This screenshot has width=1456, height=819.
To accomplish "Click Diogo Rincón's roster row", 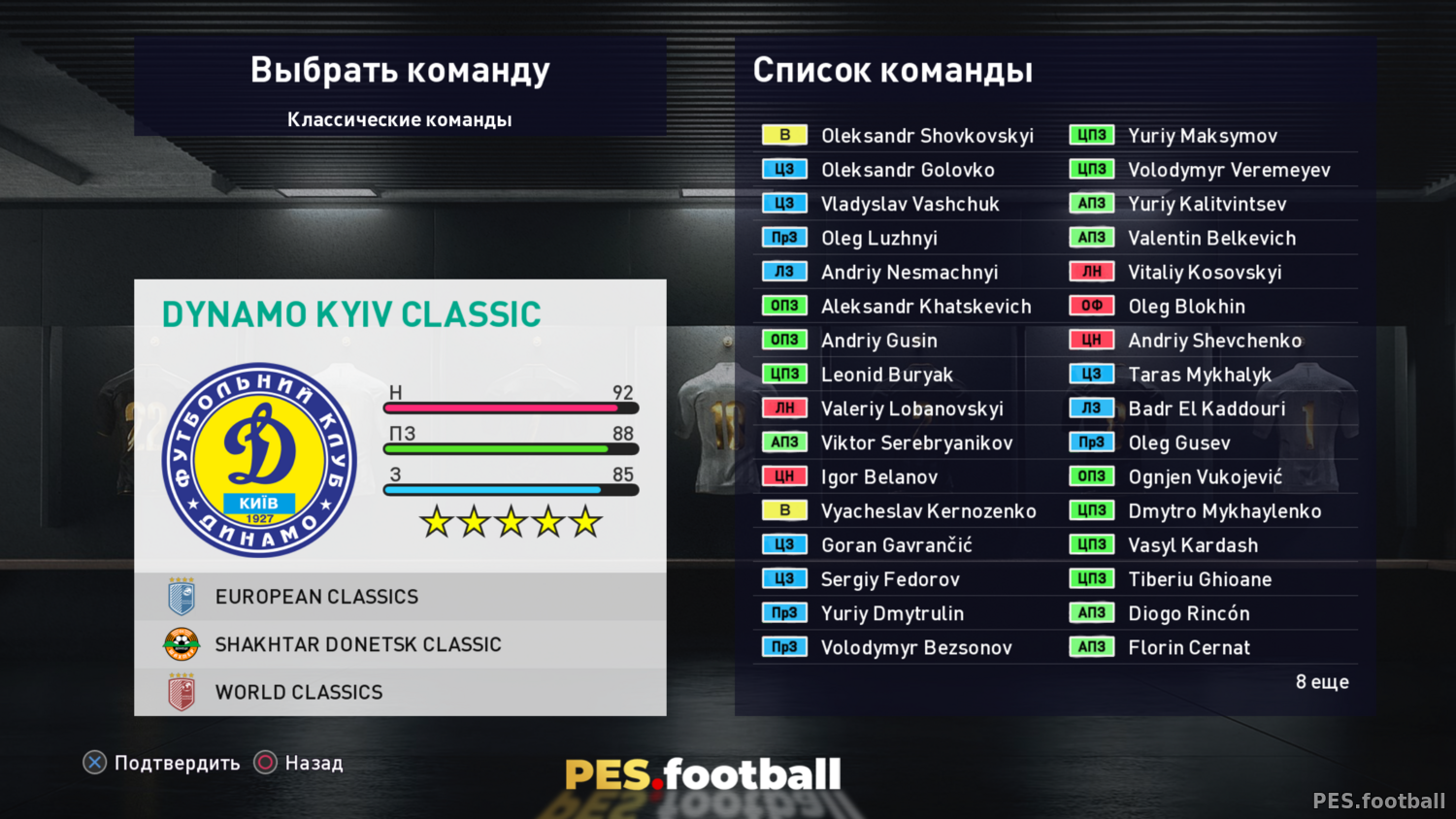I will pyautogui.click(x=1188, y=613).
